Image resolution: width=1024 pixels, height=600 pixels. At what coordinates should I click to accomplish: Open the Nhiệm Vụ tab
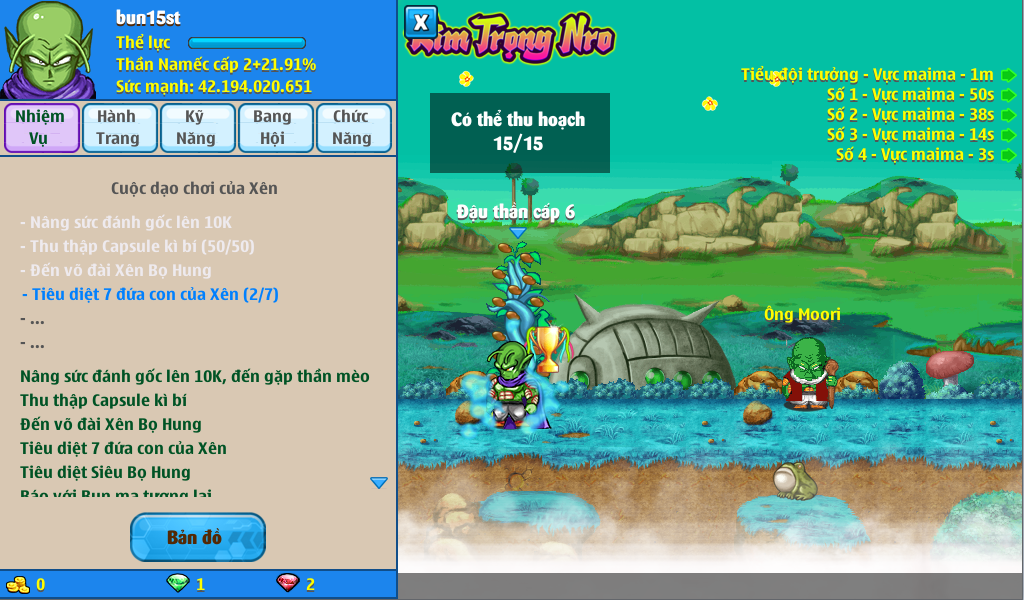[41, 128]
